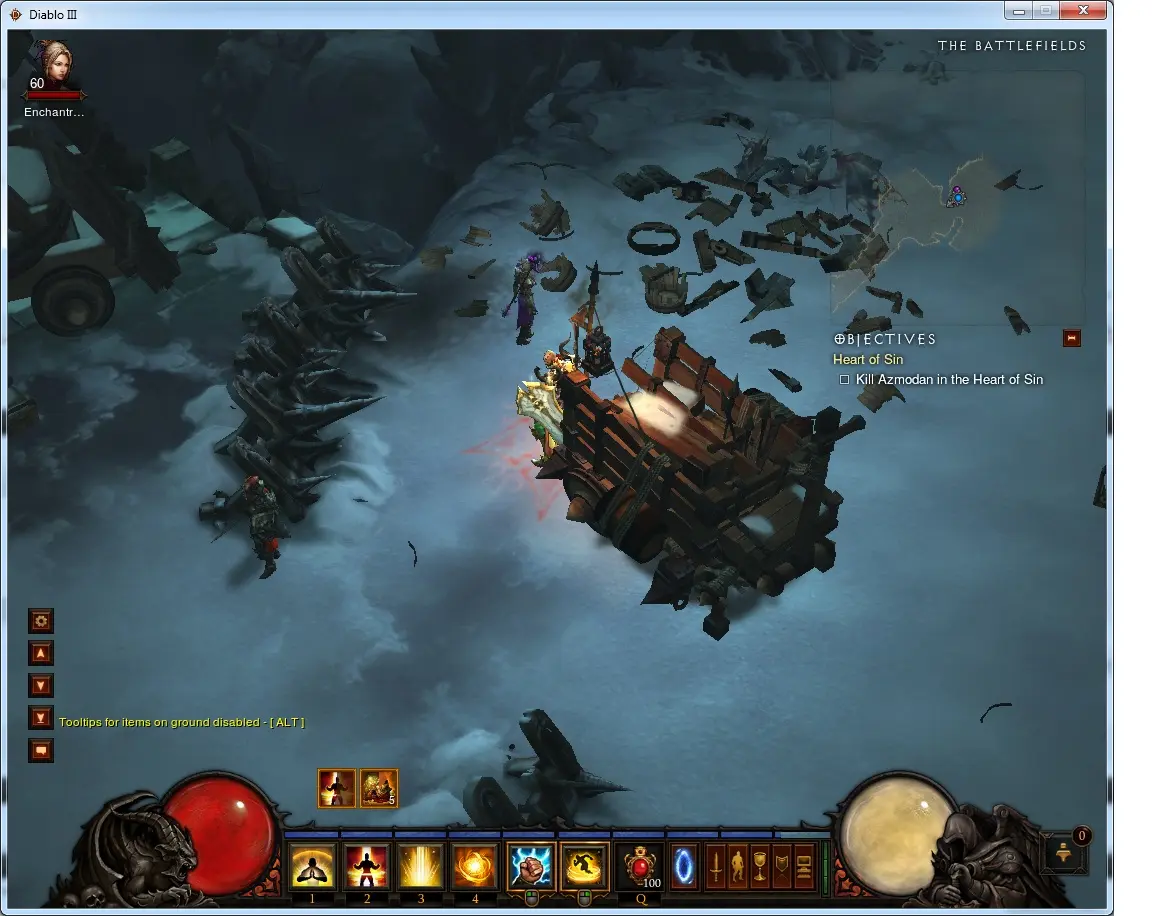Click the minimap of The Battlefields
Viewport: 1152px width, 916px height.
tap(957, 197)
